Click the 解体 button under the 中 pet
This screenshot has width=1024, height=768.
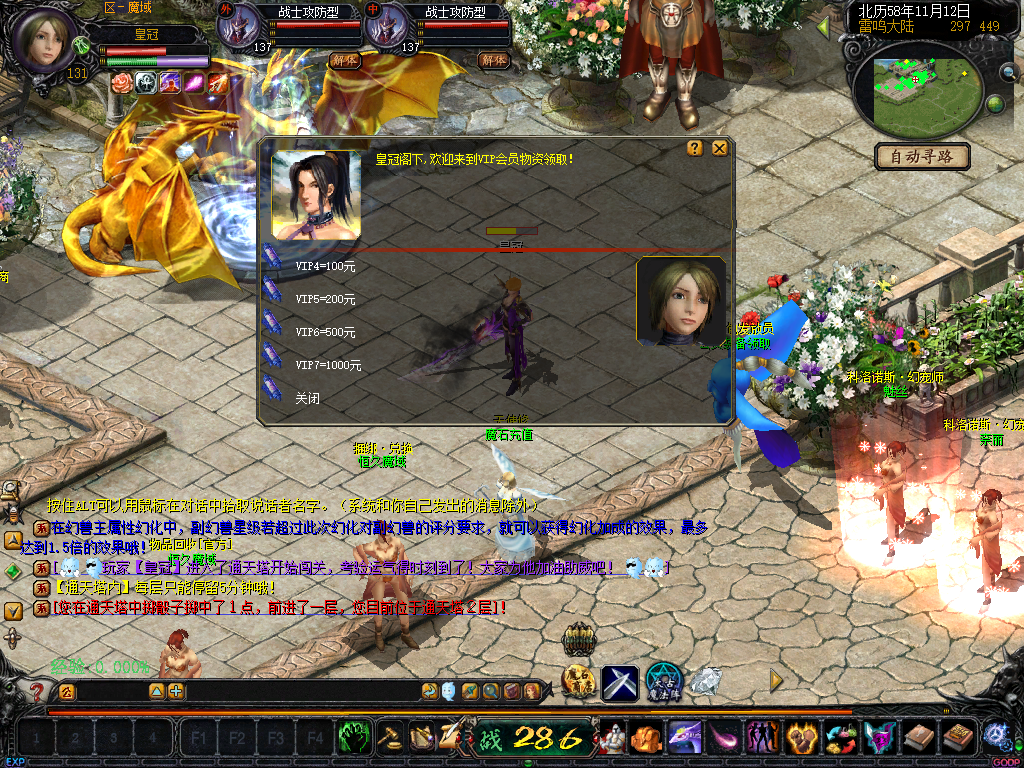[x=493, y=60]
